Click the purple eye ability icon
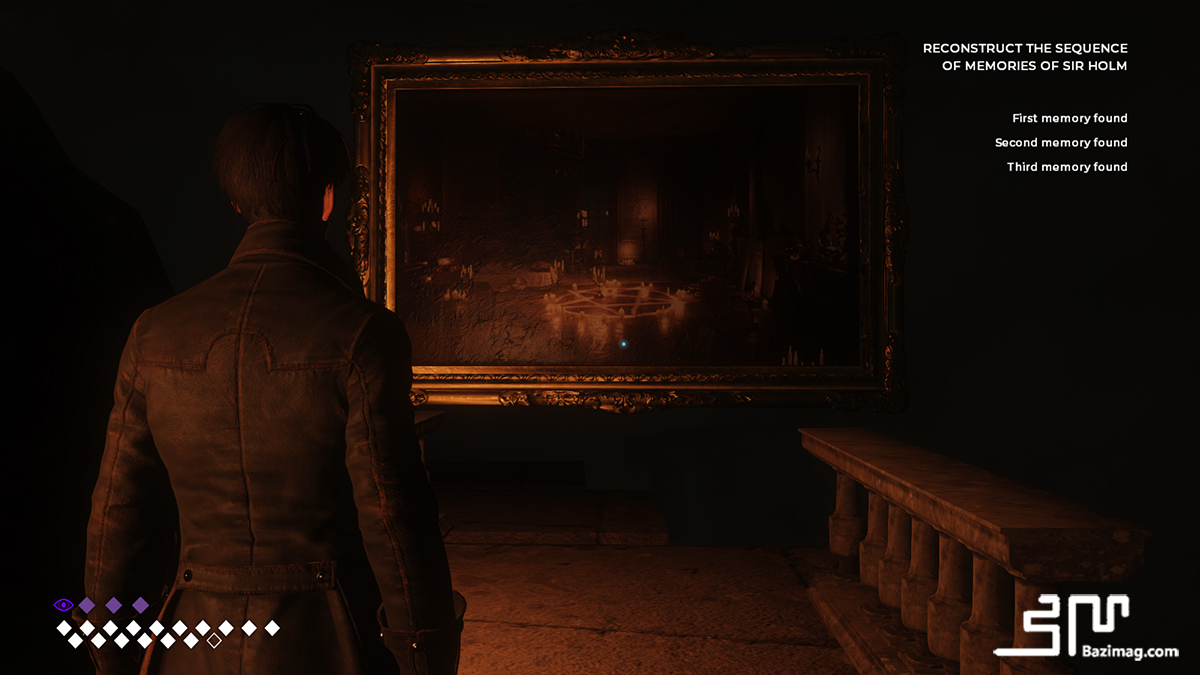The image size is (1200, 675). point(63,605)
